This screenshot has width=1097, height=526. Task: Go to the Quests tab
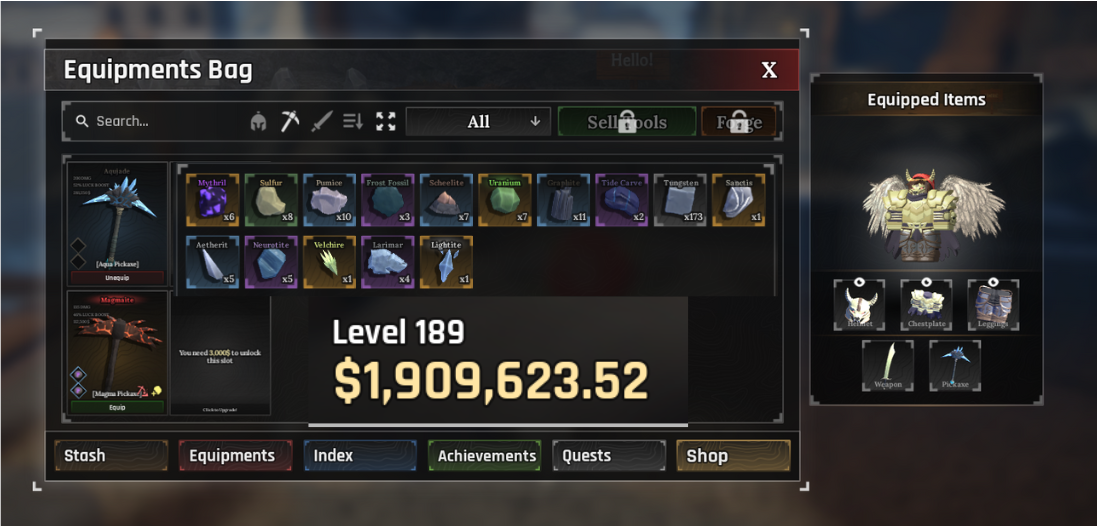pyautogui.click(x=608, y=455)
